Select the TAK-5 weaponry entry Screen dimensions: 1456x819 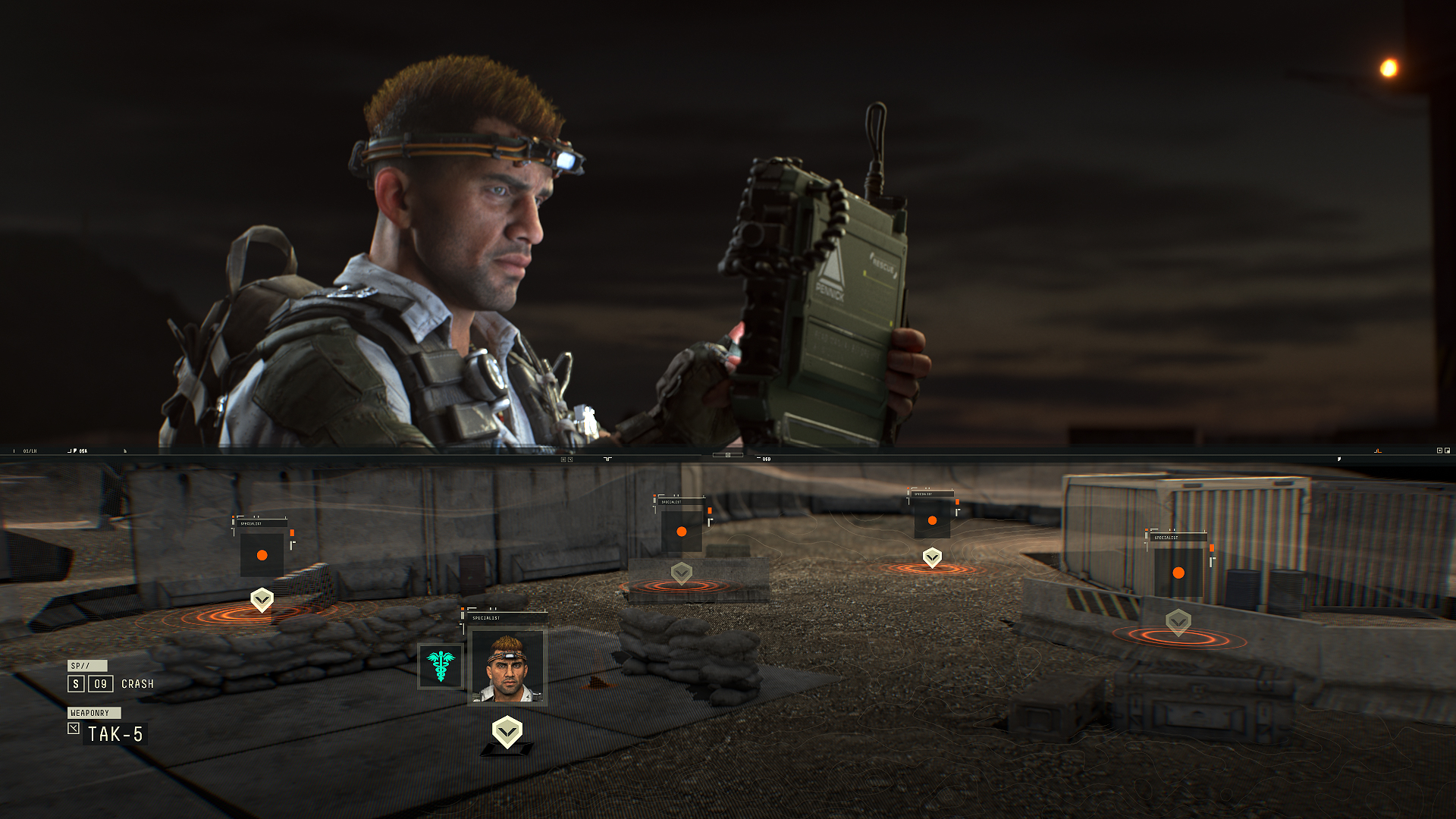tap(115, 734)
